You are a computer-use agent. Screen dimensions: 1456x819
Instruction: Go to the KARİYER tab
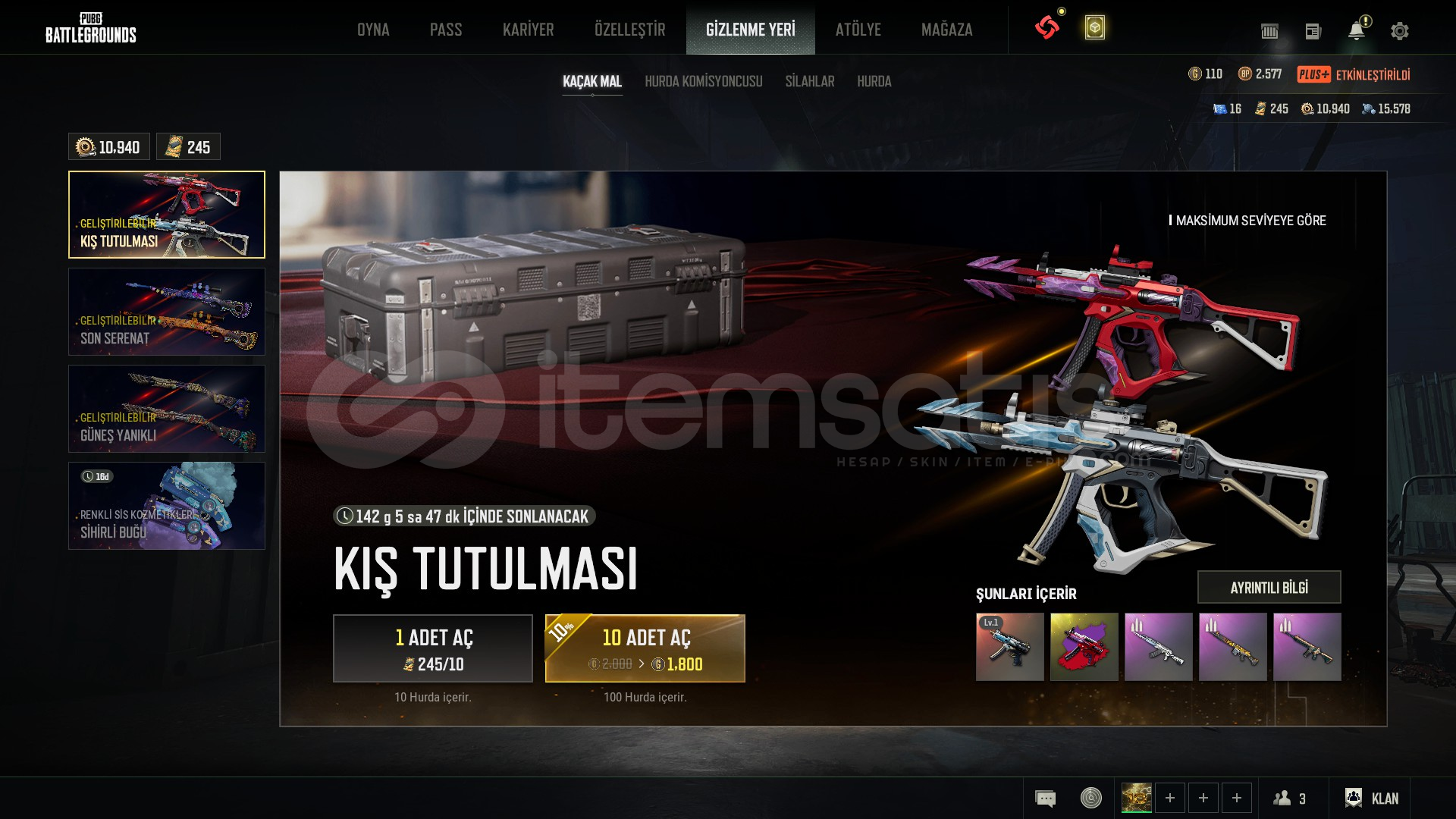[x=528, y=30]
